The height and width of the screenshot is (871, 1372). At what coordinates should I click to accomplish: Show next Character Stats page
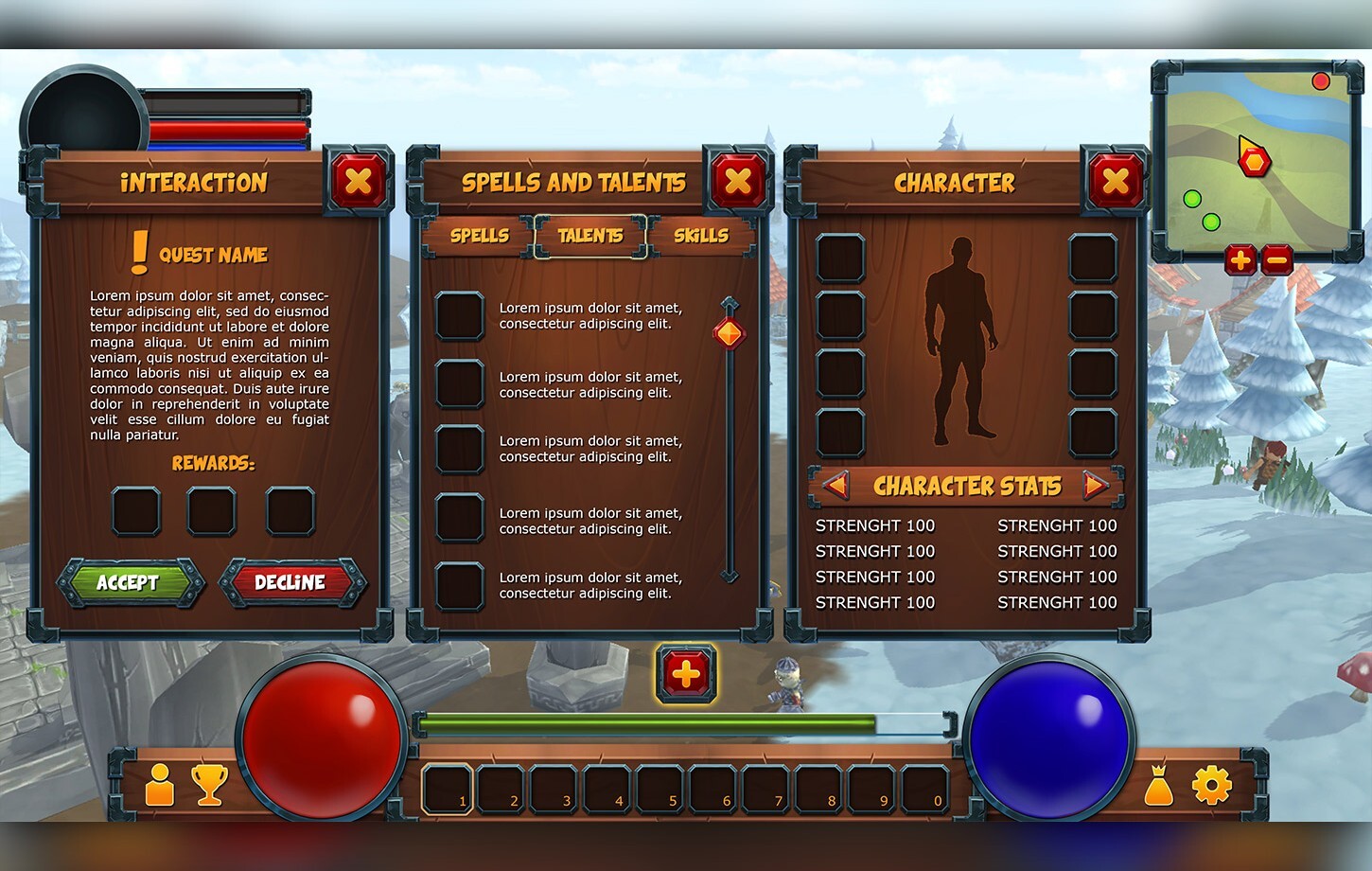click(x=1097, y=486)
